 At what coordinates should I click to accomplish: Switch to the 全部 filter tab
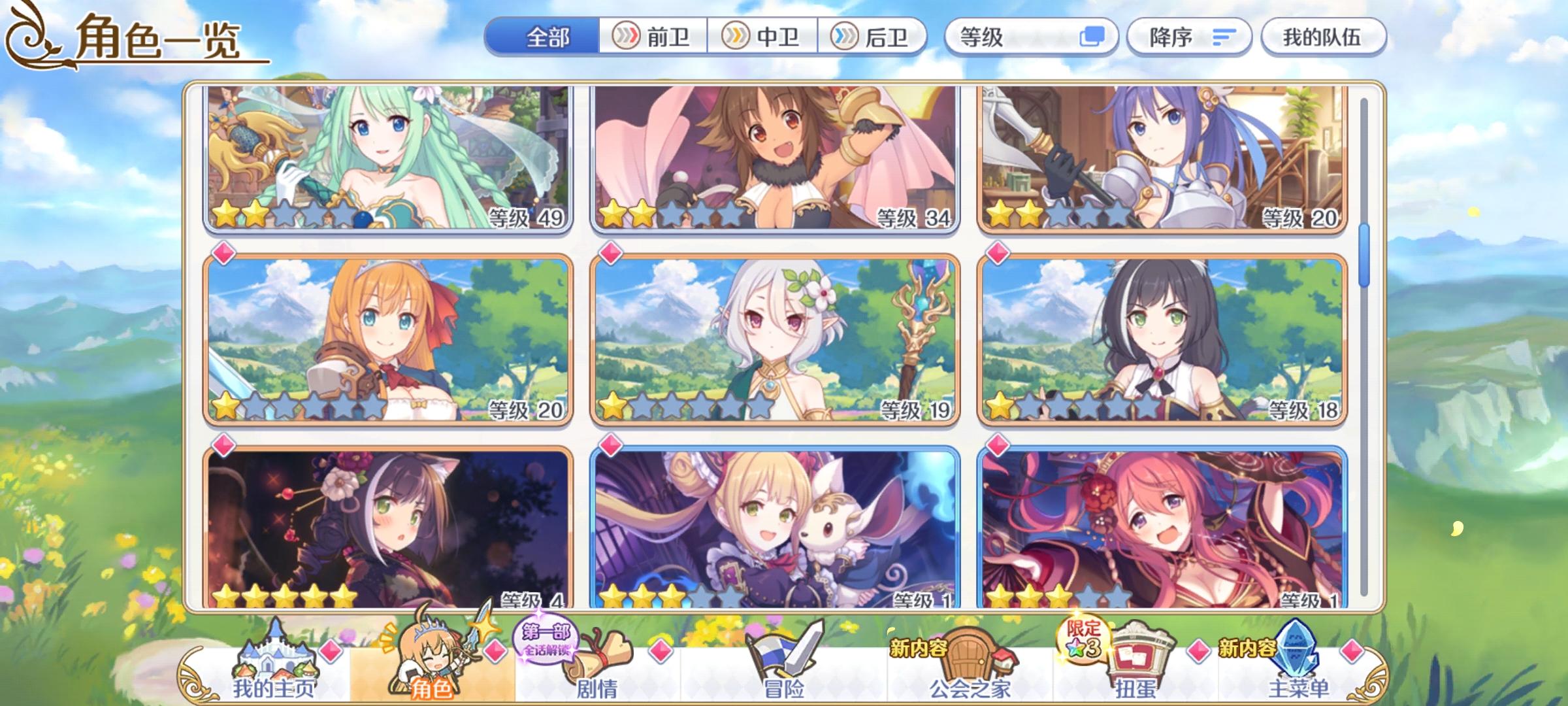pos(547,37)
